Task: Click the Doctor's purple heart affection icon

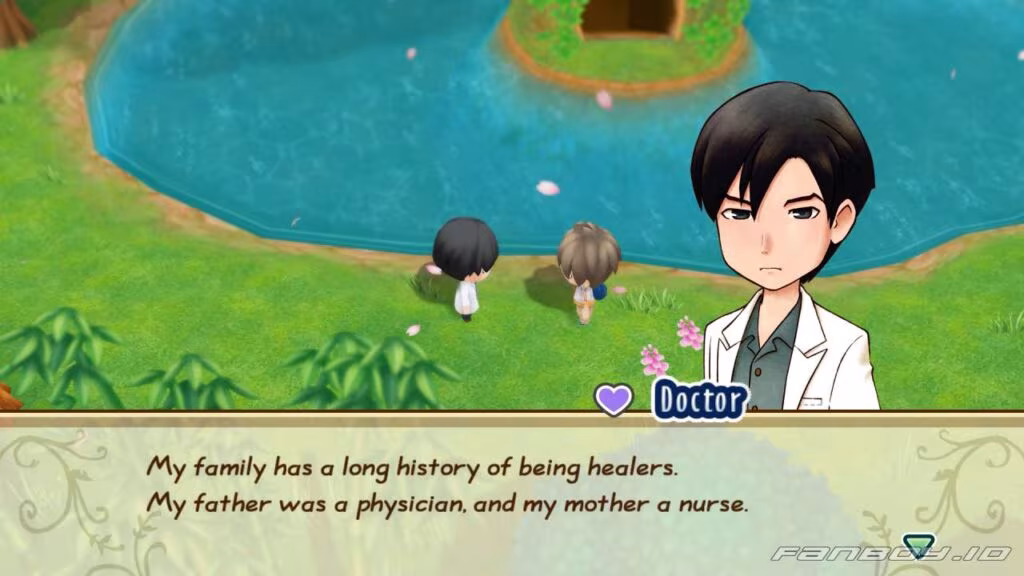Action: [614, 400]
